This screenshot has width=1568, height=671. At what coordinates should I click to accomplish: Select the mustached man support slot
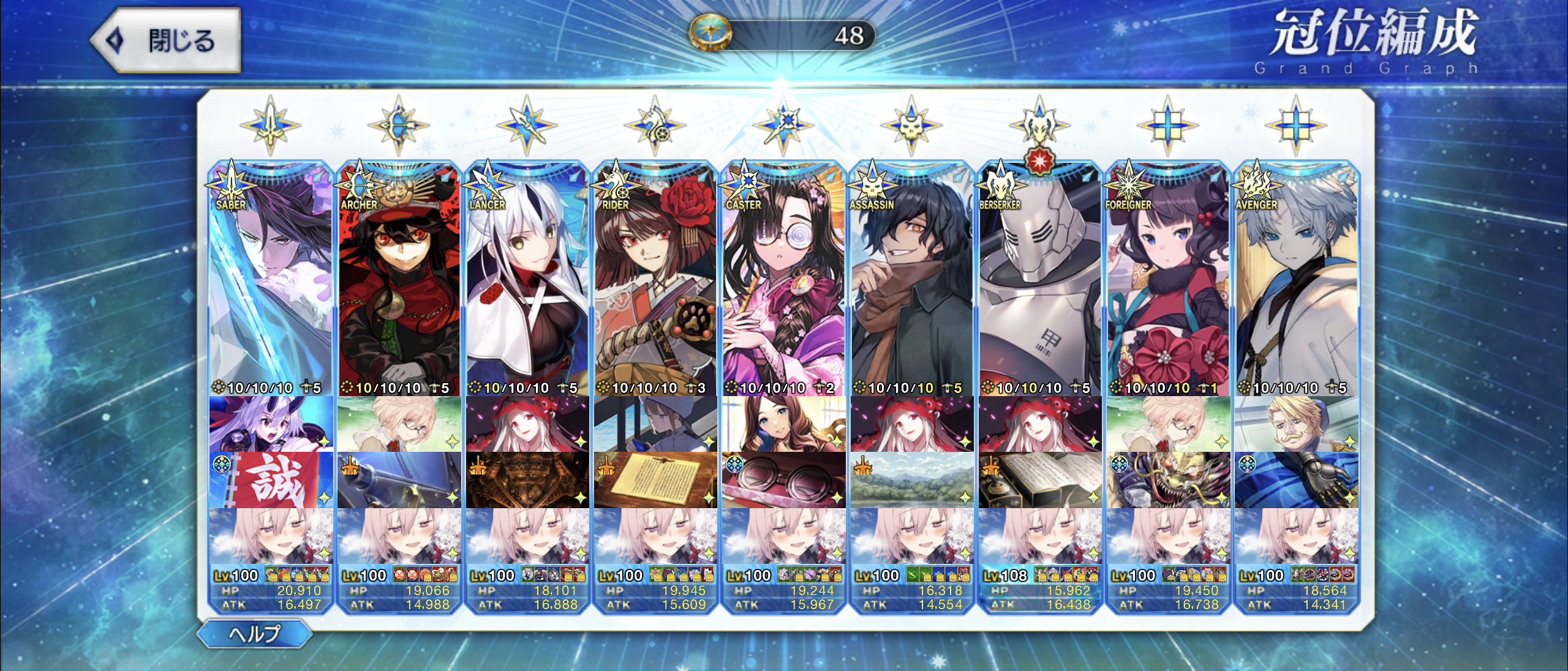click(1296, 424)
